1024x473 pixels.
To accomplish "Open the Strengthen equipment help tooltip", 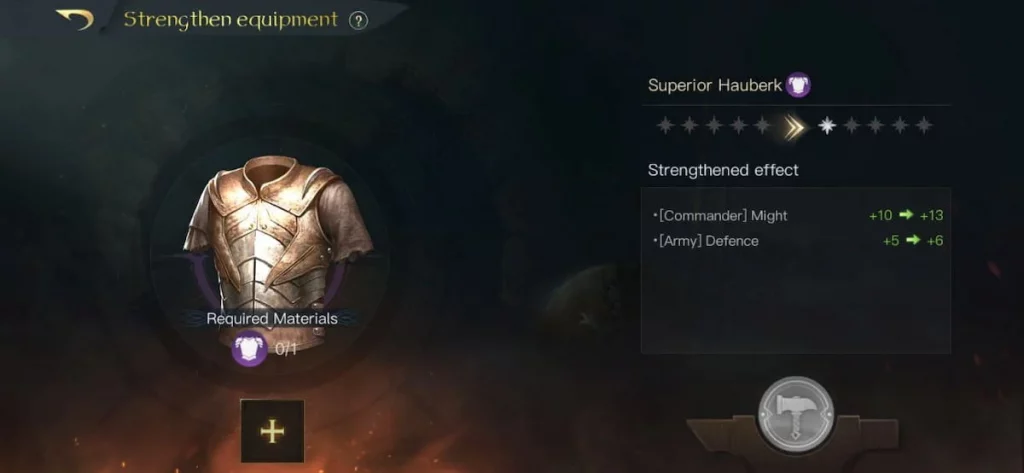I will point(358,21).
